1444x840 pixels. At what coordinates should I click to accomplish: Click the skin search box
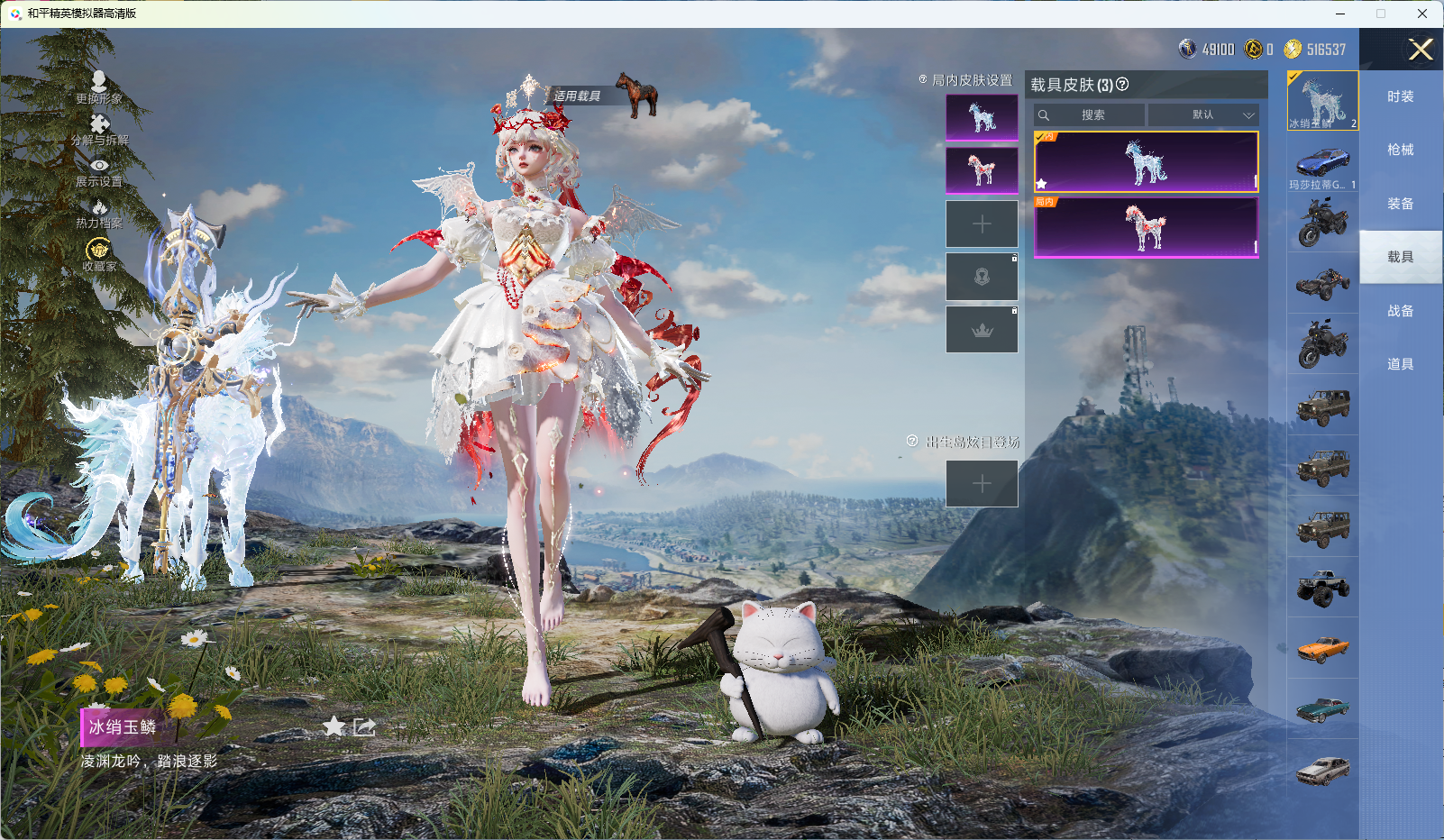coord(1091,115)
